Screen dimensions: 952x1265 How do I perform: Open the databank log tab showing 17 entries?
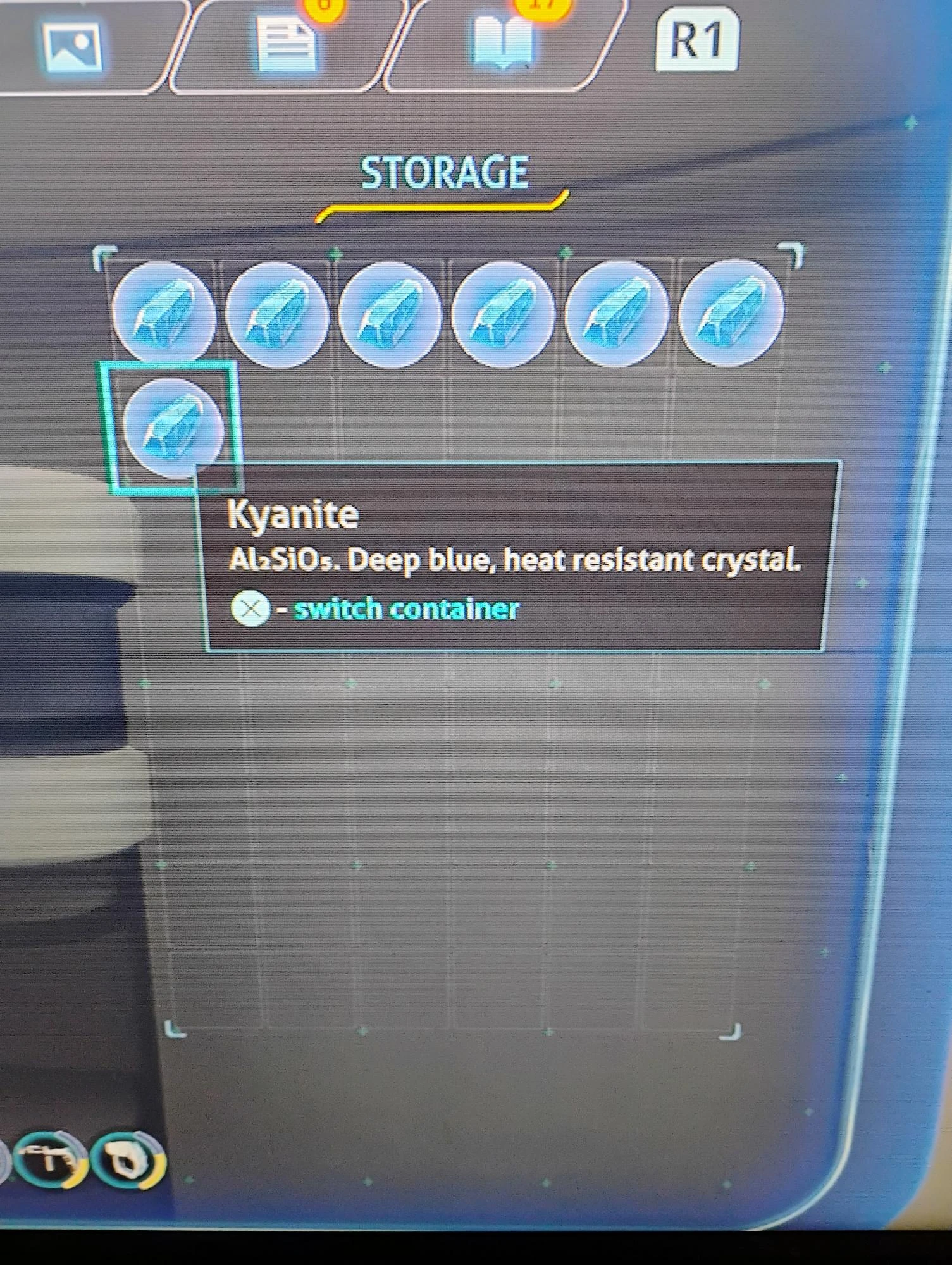pyautogui.click(x=503, y=40)
